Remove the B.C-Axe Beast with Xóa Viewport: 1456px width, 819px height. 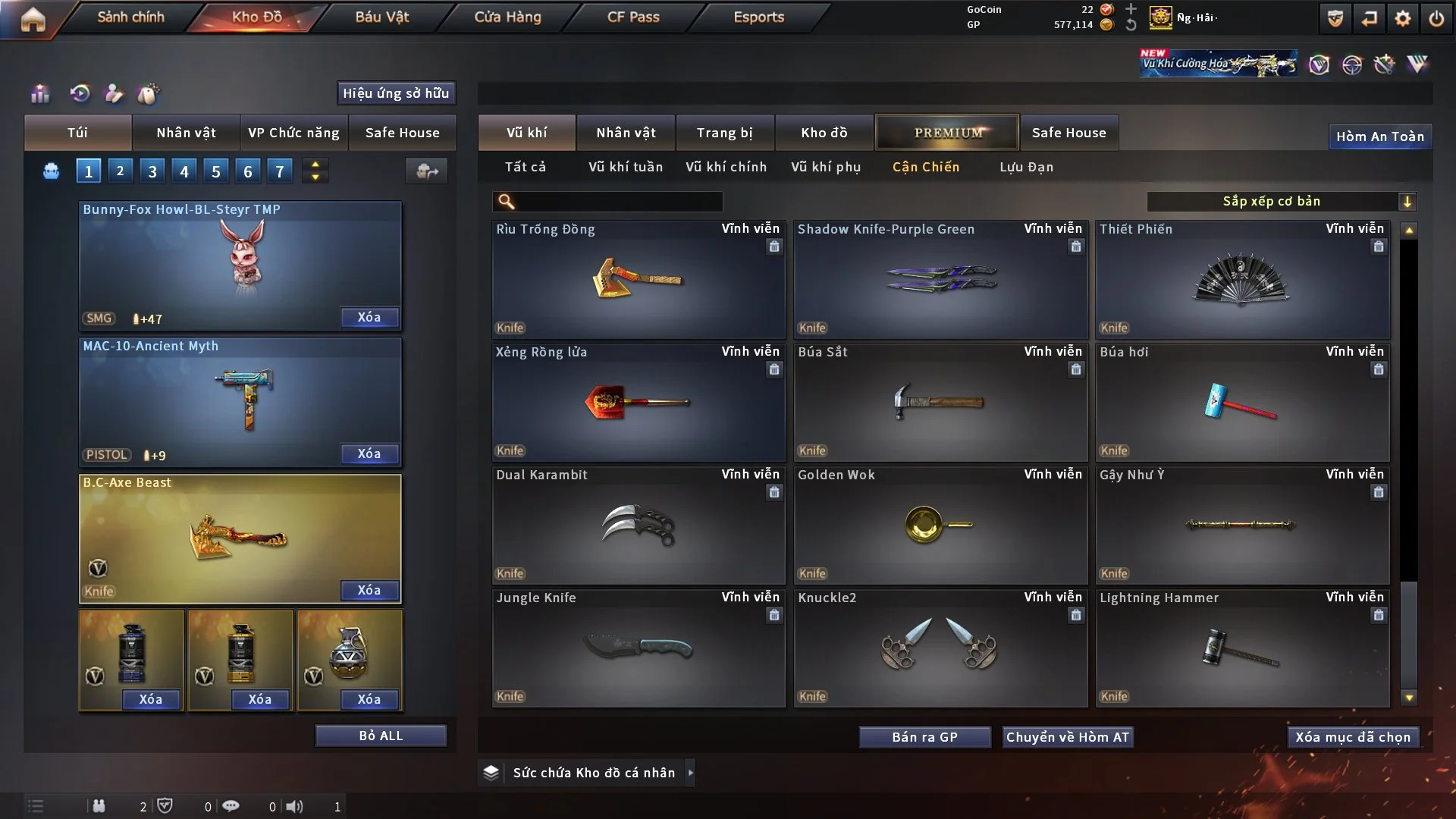pyautogui.click(x=369, y=590)
